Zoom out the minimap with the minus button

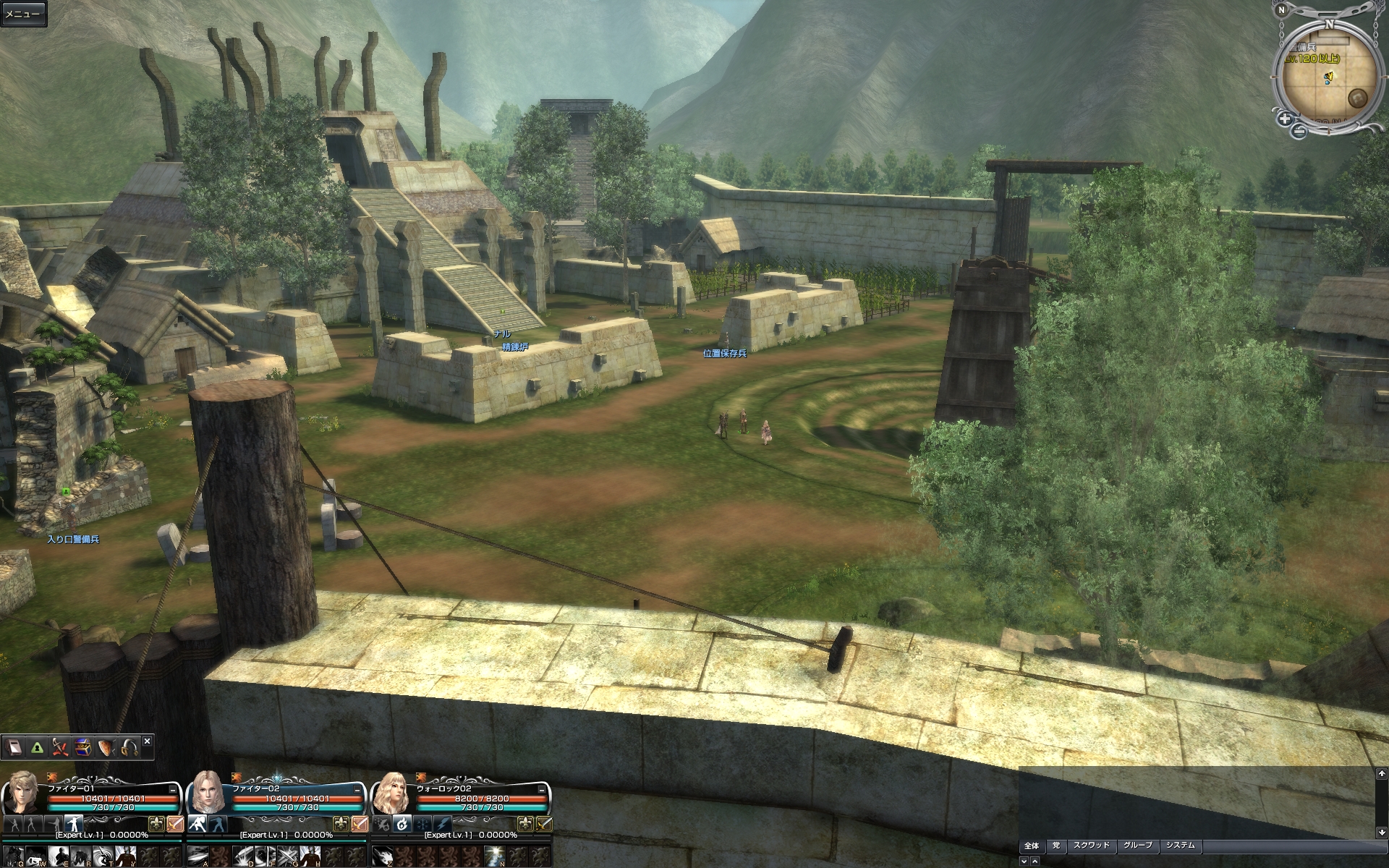pos(1299,130)
